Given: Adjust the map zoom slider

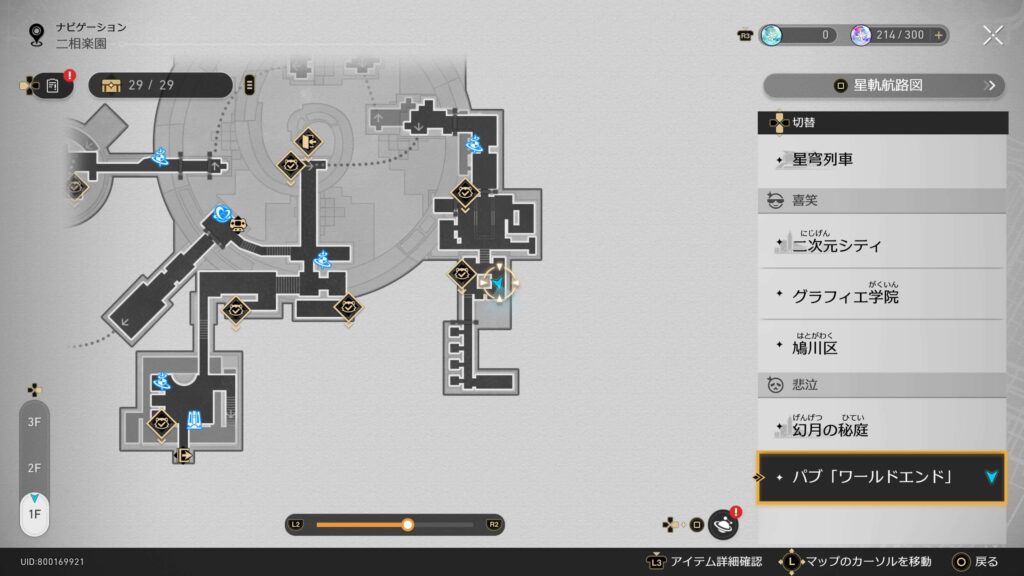Looking at the screenshot, I should pyautogui.click(x=407, y=524).
